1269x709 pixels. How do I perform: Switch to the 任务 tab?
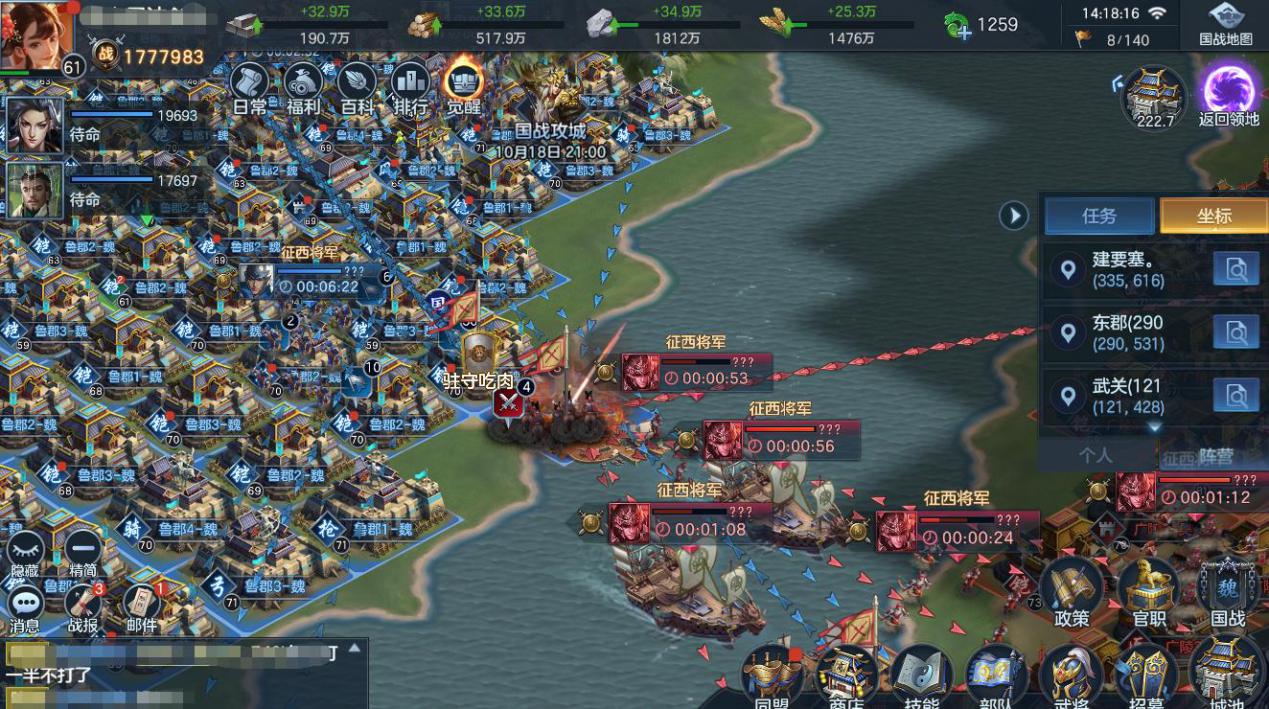(x=1099, y=216)
